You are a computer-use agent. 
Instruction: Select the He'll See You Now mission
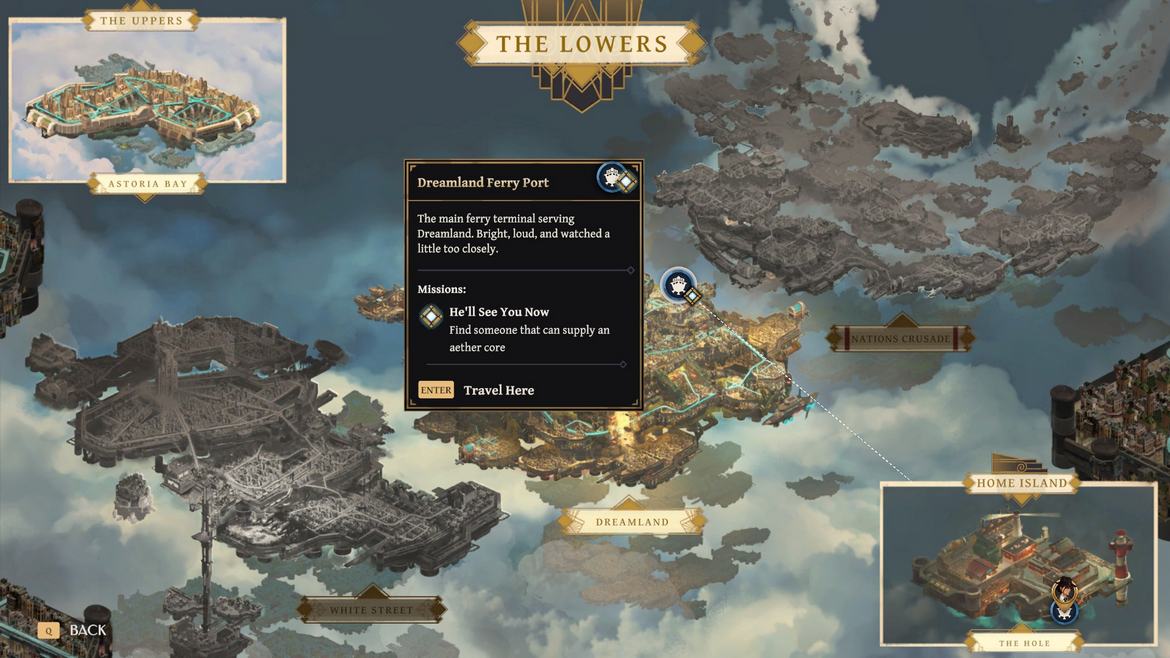499,312
